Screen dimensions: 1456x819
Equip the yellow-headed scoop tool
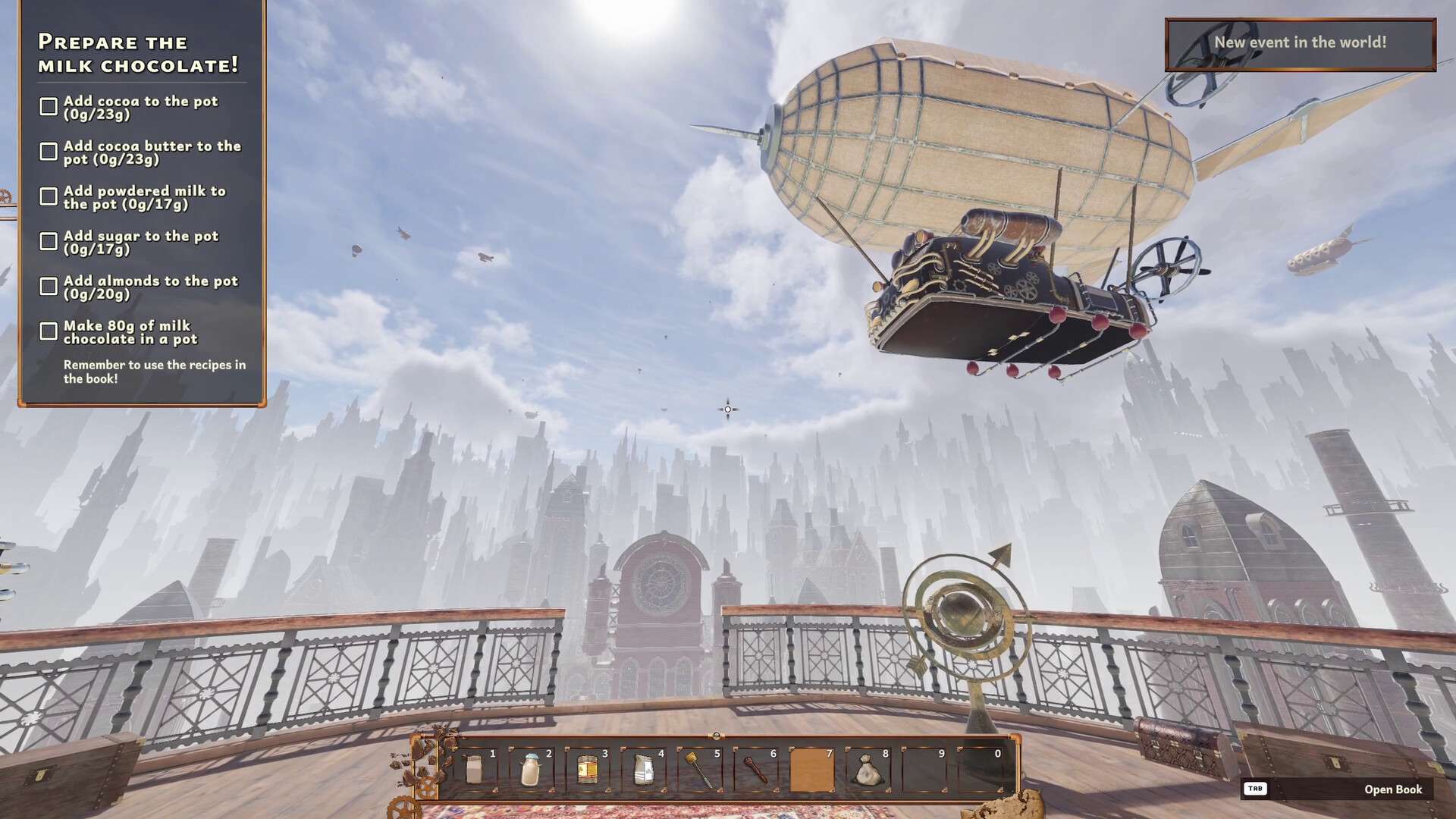click(699, 770)
